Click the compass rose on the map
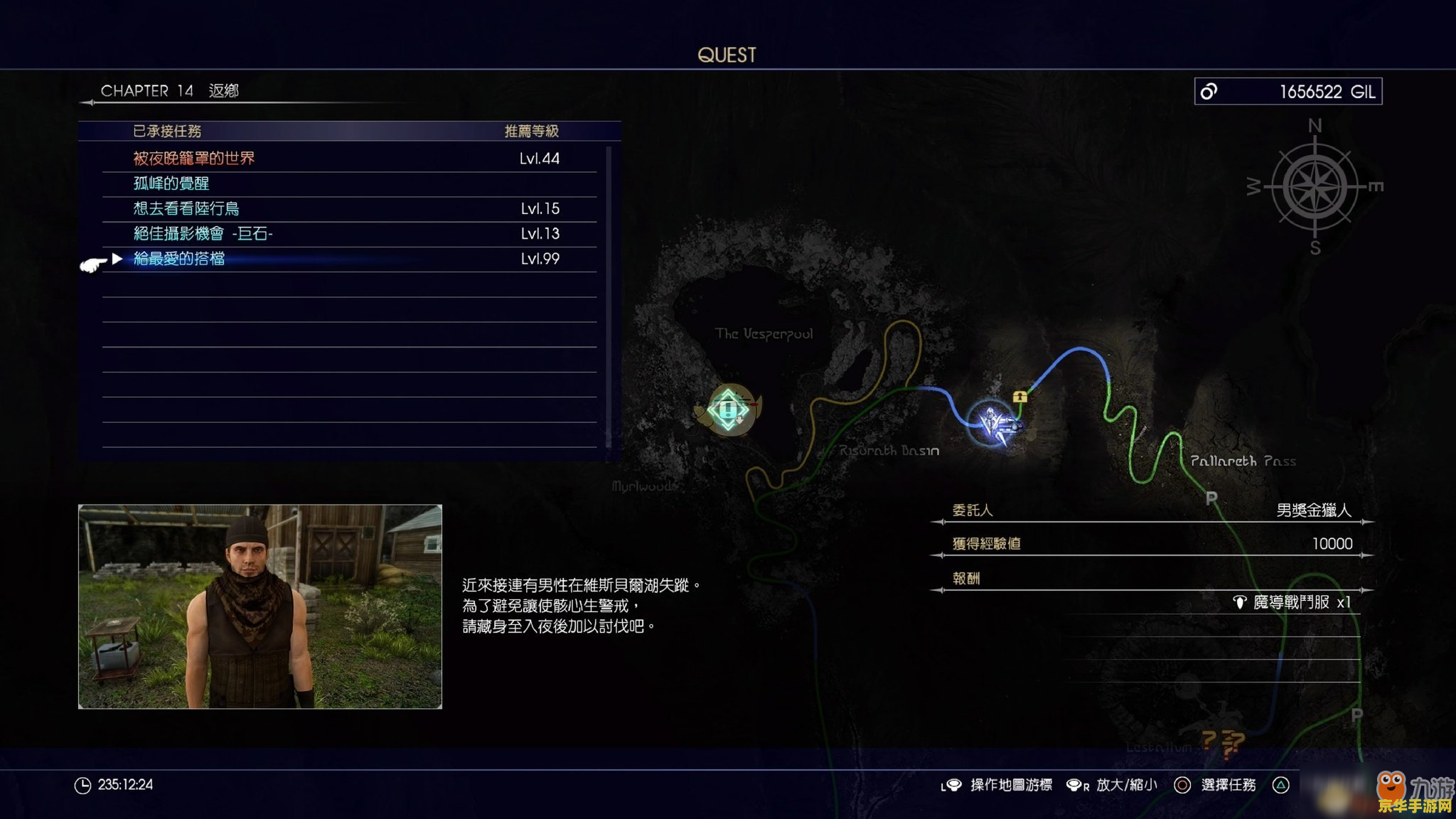1456x819 pixels. pos(1315,188)
